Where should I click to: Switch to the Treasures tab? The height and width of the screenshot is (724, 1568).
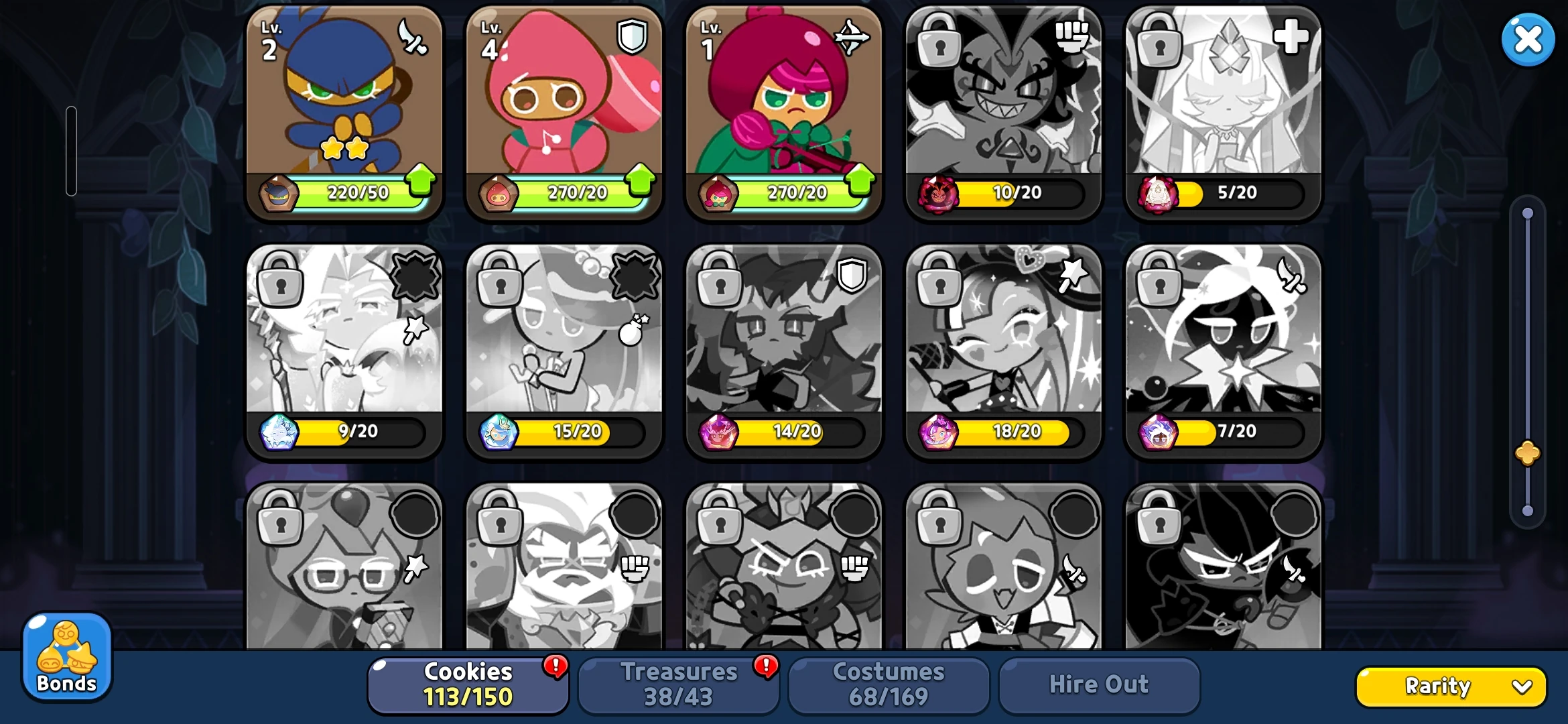coord(679,684)
